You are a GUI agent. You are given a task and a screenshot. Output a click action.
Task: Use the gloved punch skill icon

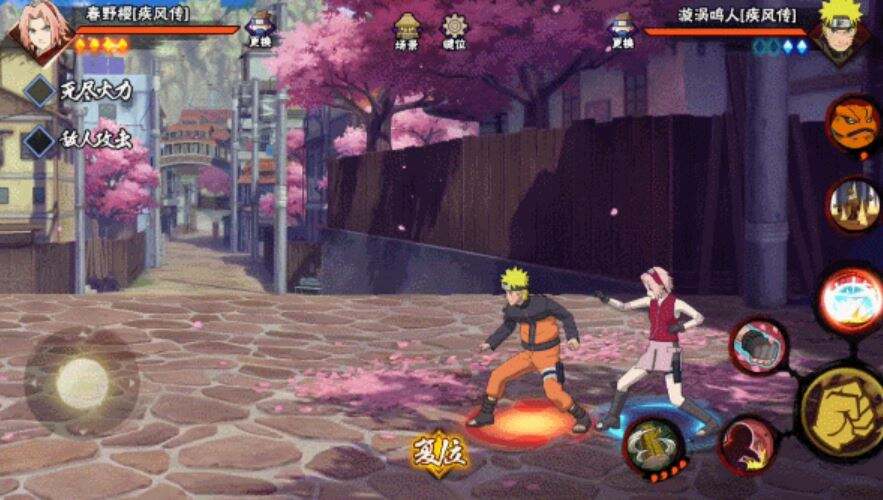point(759,347)
